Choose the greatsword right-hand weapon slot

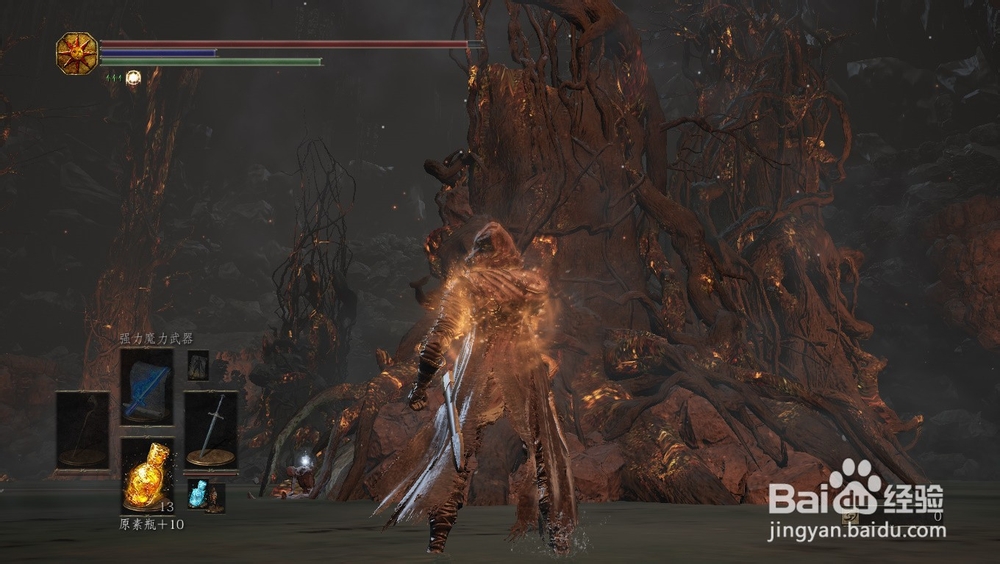[x=211, y=429]
